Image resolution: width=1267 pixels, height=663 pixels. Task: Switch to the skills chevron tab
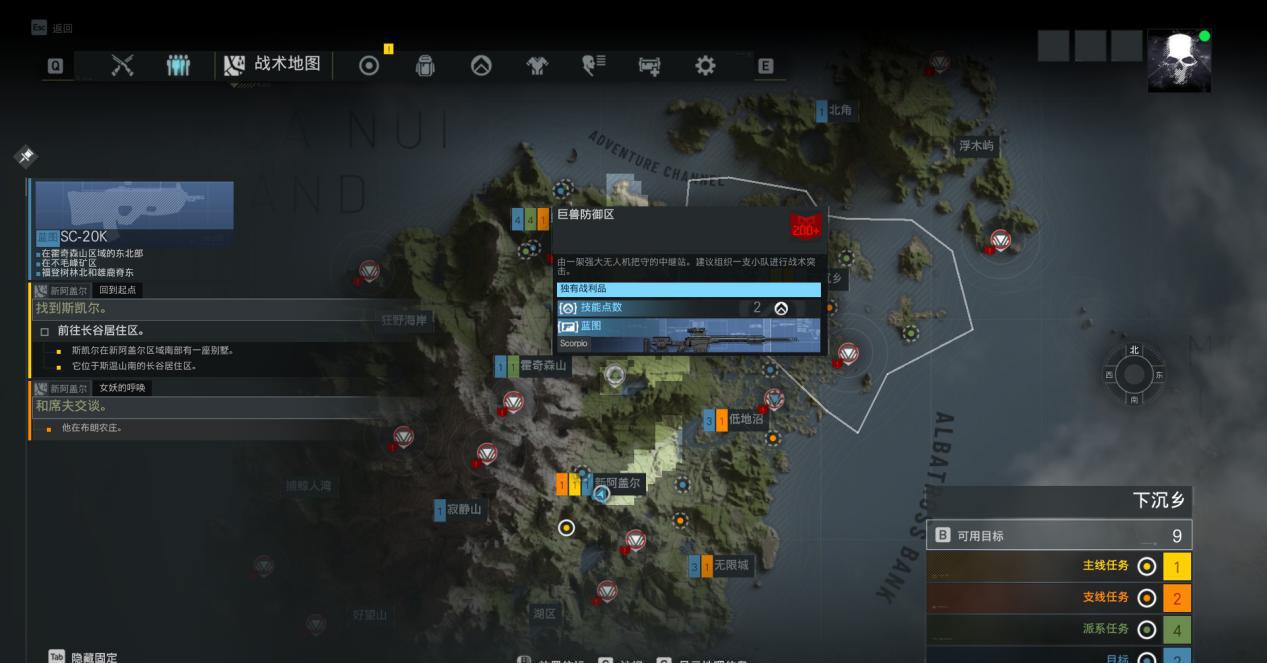481,66
